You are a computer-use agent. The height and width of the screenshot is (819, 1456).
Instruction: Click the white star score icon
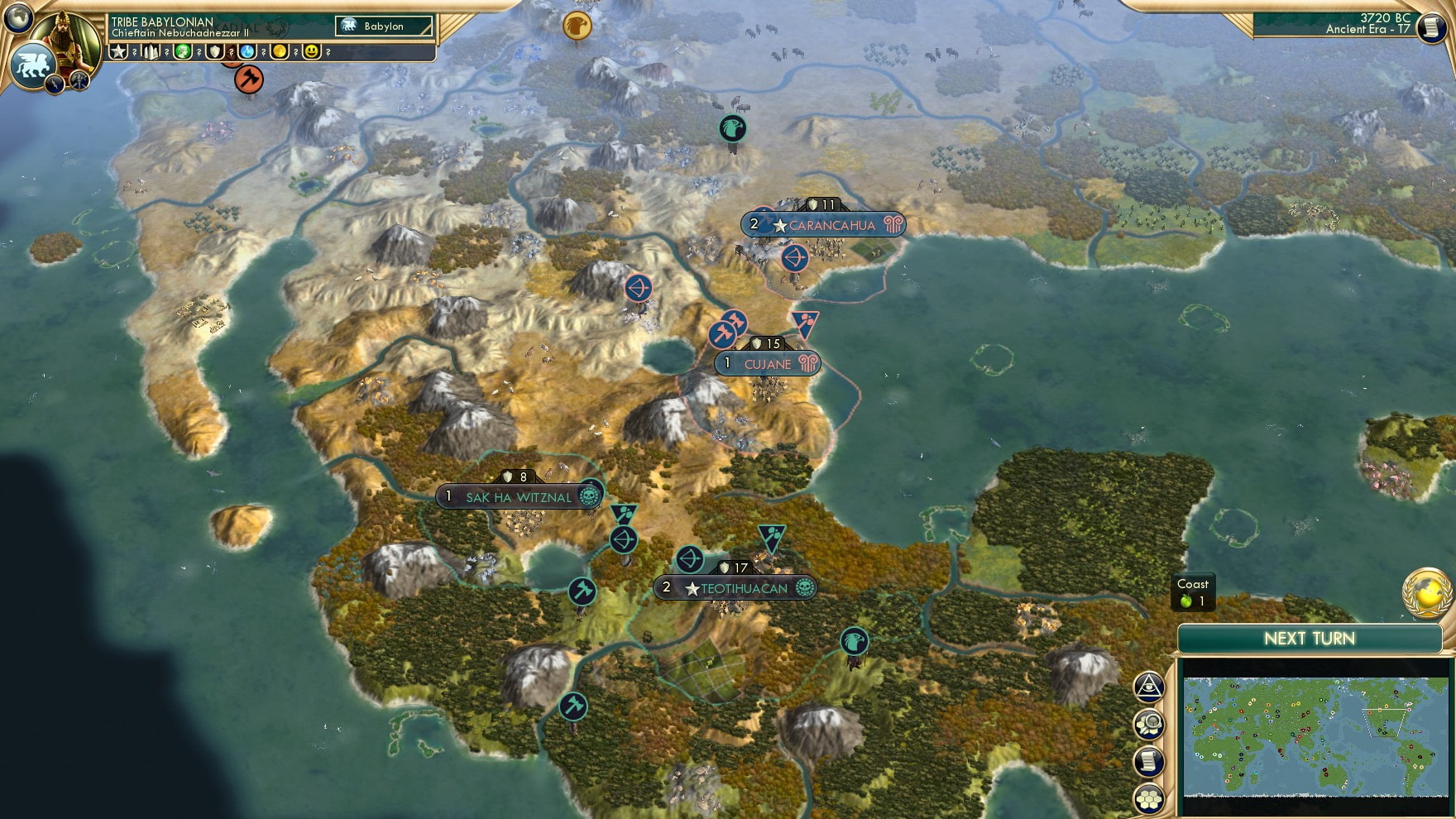coord(119,52)
